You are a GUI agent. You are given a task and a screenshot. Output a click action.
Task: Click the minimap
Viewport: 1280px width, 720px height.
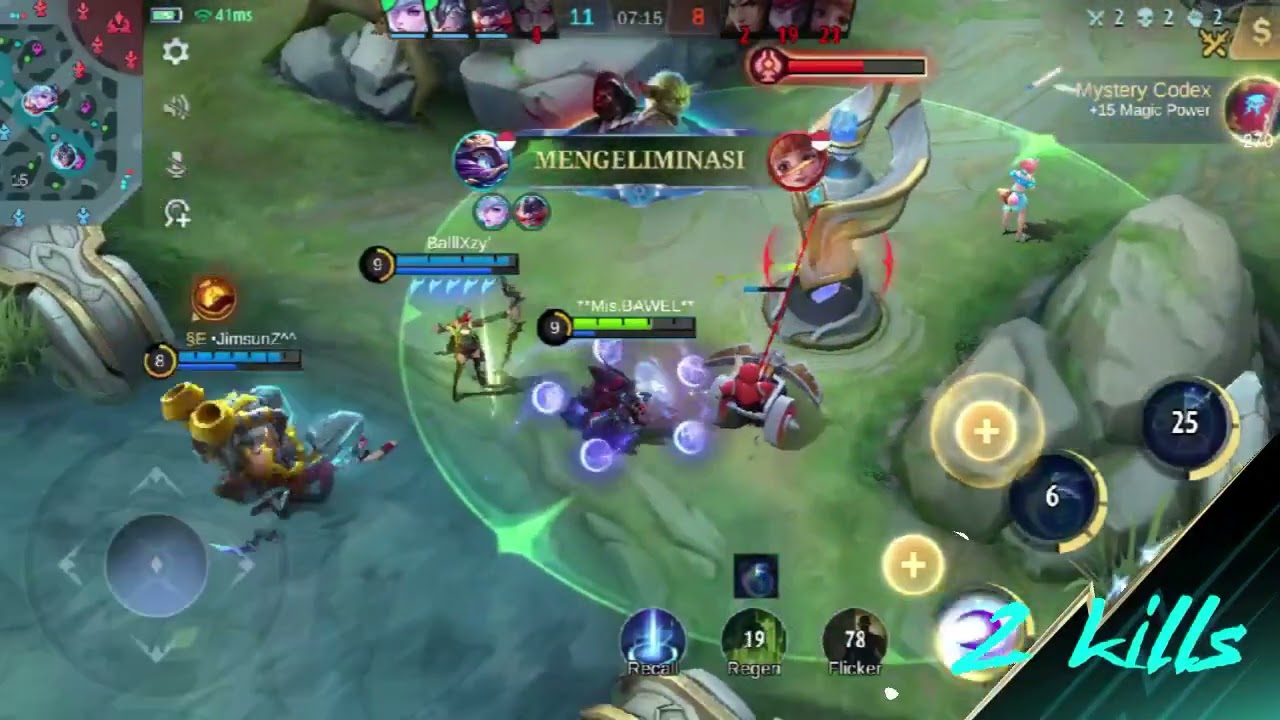tap(68, 108)
